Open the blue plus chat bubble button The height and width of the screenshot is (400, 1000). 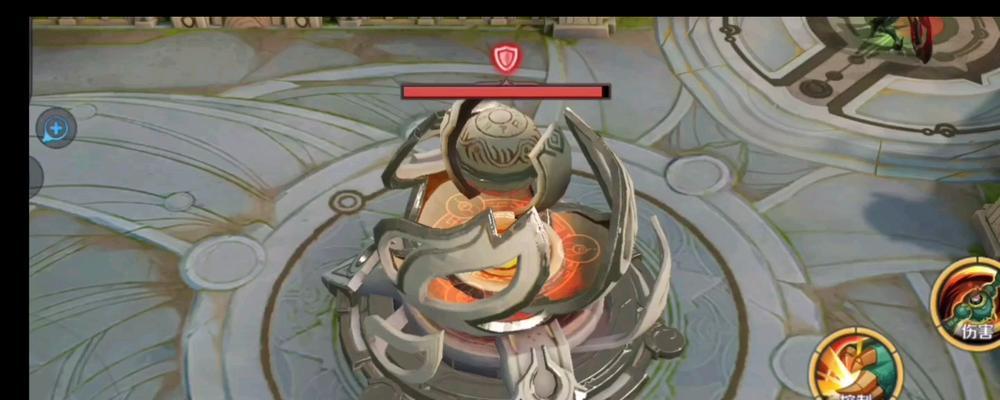click(x=56, y=128)
